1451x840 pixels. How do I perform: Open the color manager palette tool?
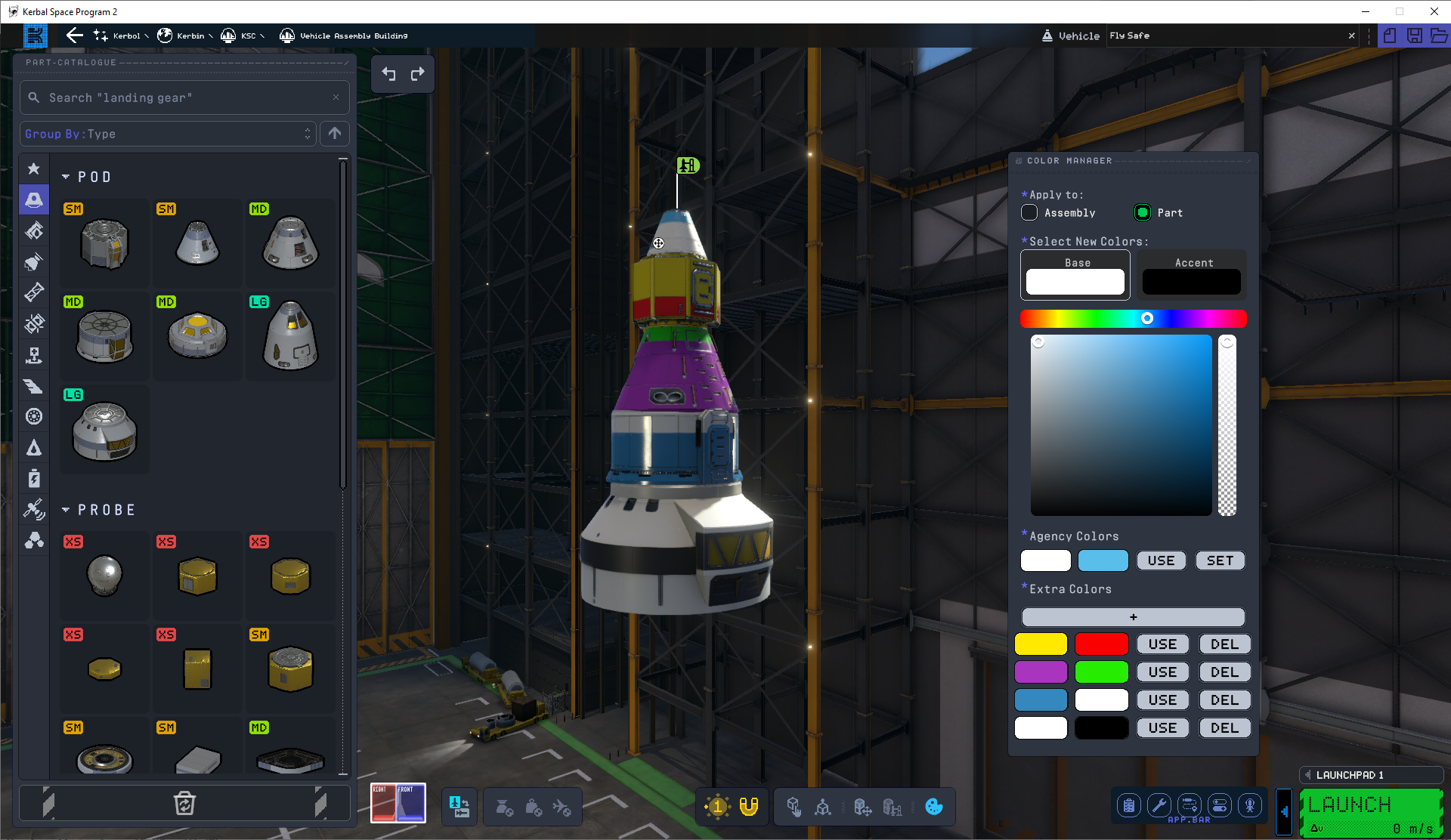click(x=934, y=807)
